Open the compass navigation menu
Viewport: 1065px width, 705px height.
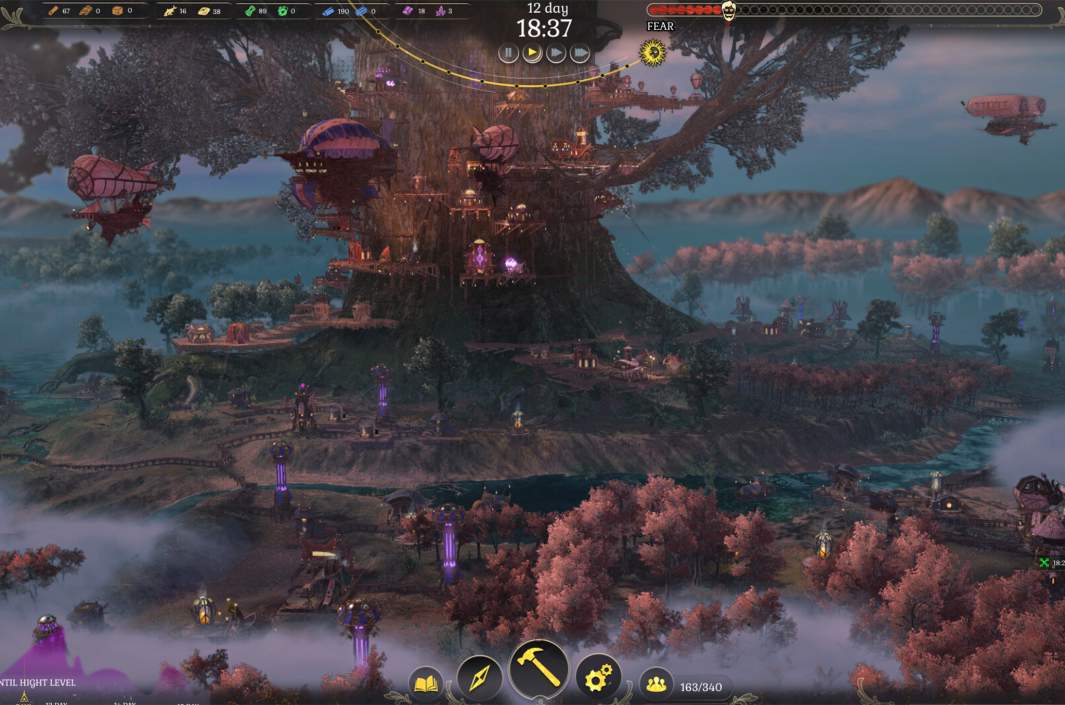(x=479, y=677)
